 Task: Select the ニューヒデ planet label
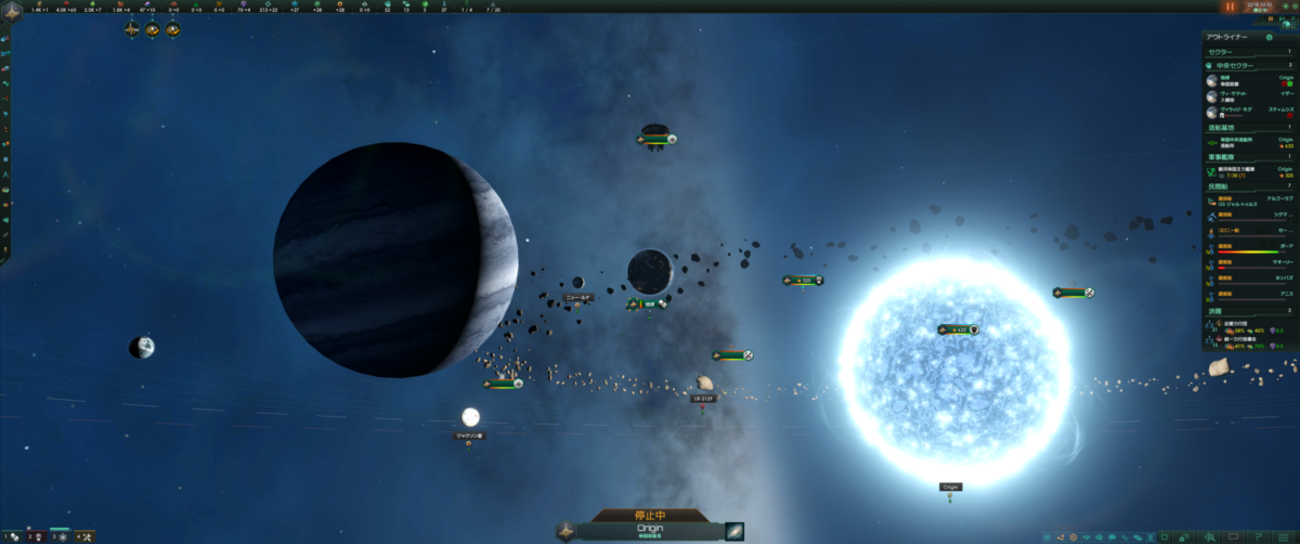click(578, 297)
